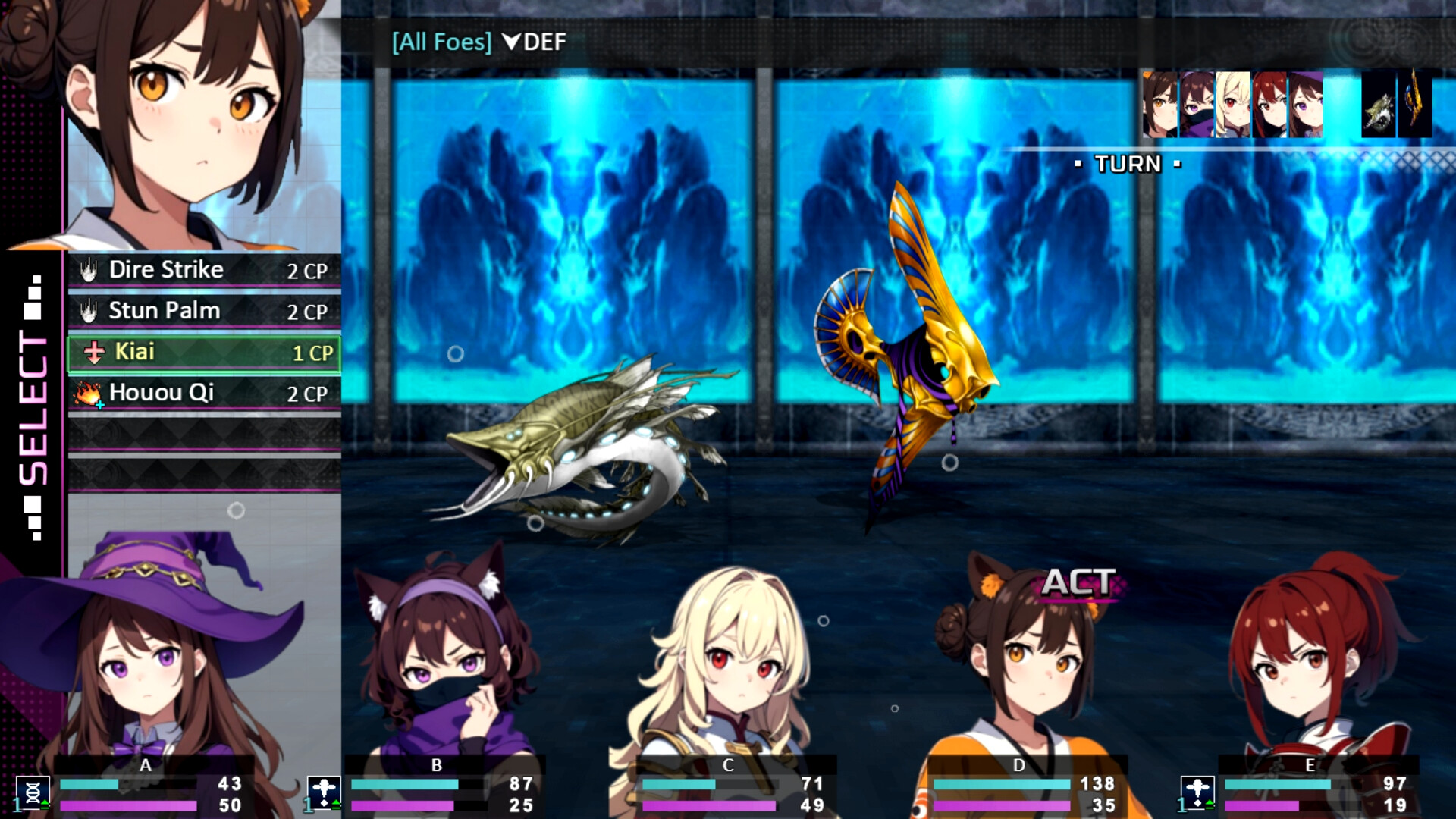This screenshot has width=1456, height=819.
Task: Select the pink arrow icon beside Kiai
Action: [x=93, y=353]
